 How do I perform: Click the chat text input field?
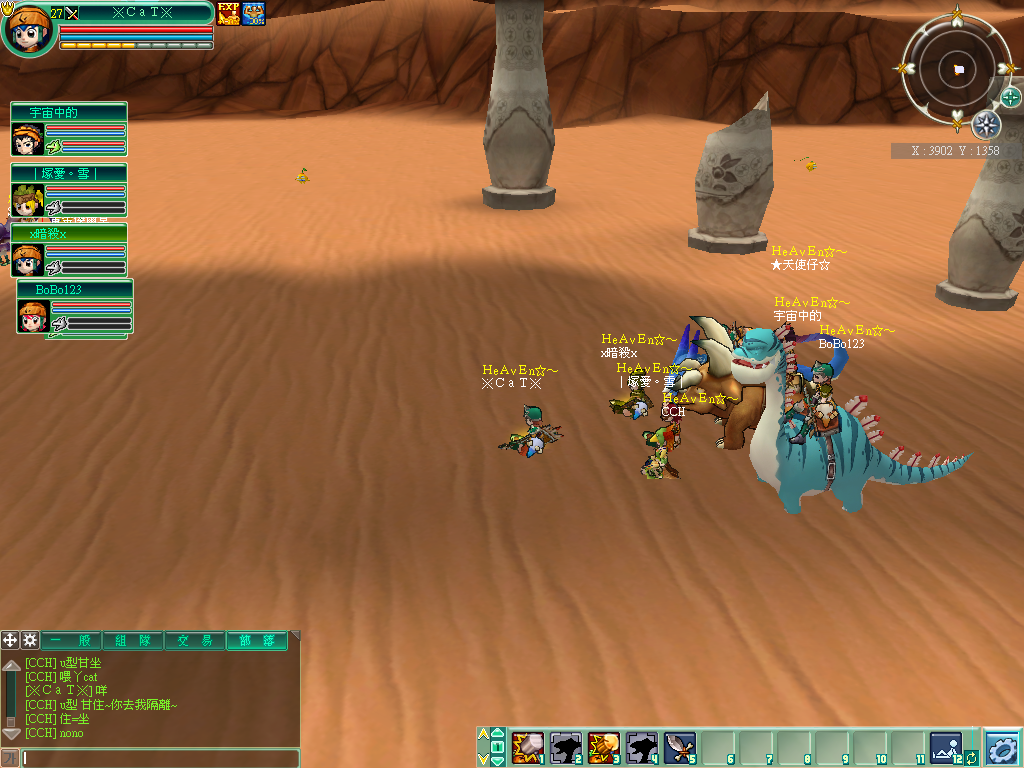click(x=160, y=758)
